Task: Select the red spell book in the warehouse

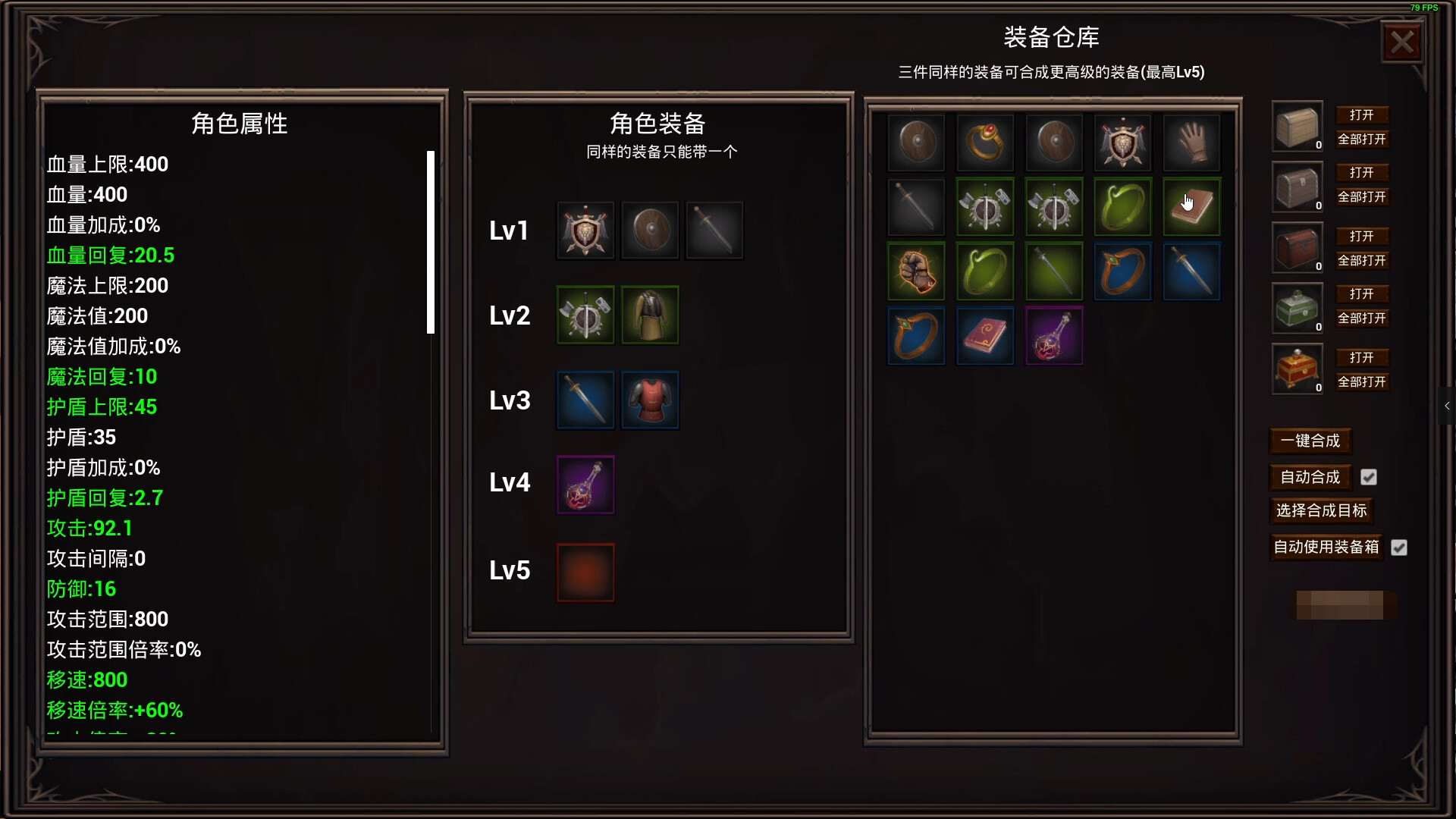Action: point(984,335)
